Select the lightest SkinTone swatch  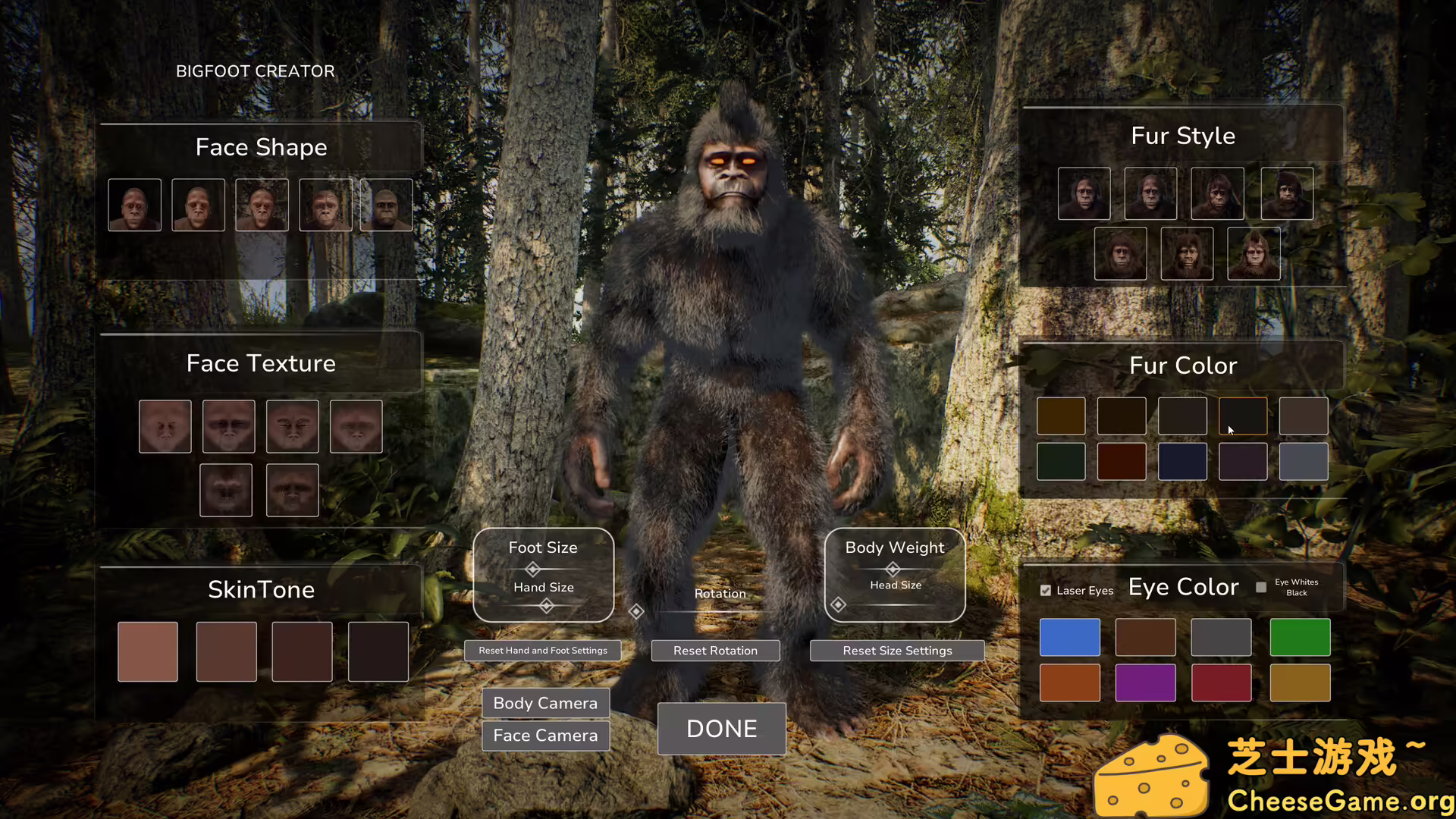click(x=147, y=651)
